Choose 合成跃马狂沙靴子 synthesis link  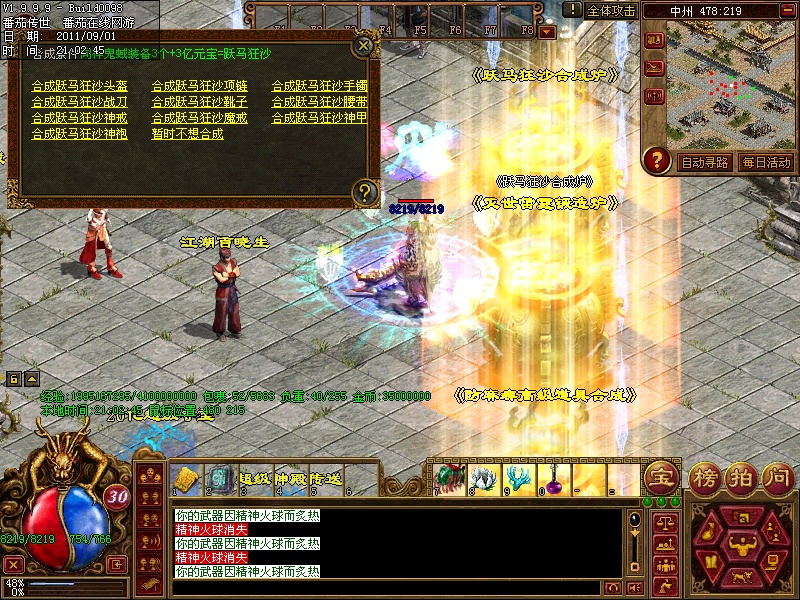200,102
